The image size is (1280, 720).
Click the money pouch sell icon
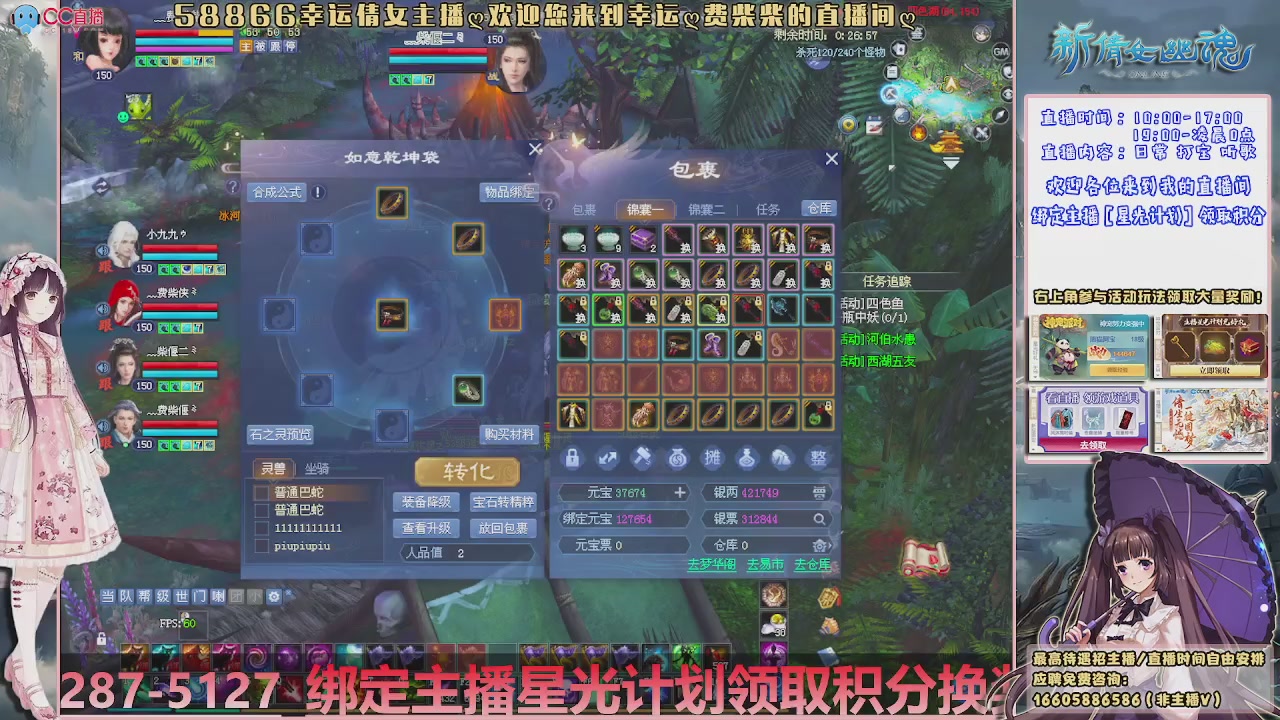click(678, 458)
